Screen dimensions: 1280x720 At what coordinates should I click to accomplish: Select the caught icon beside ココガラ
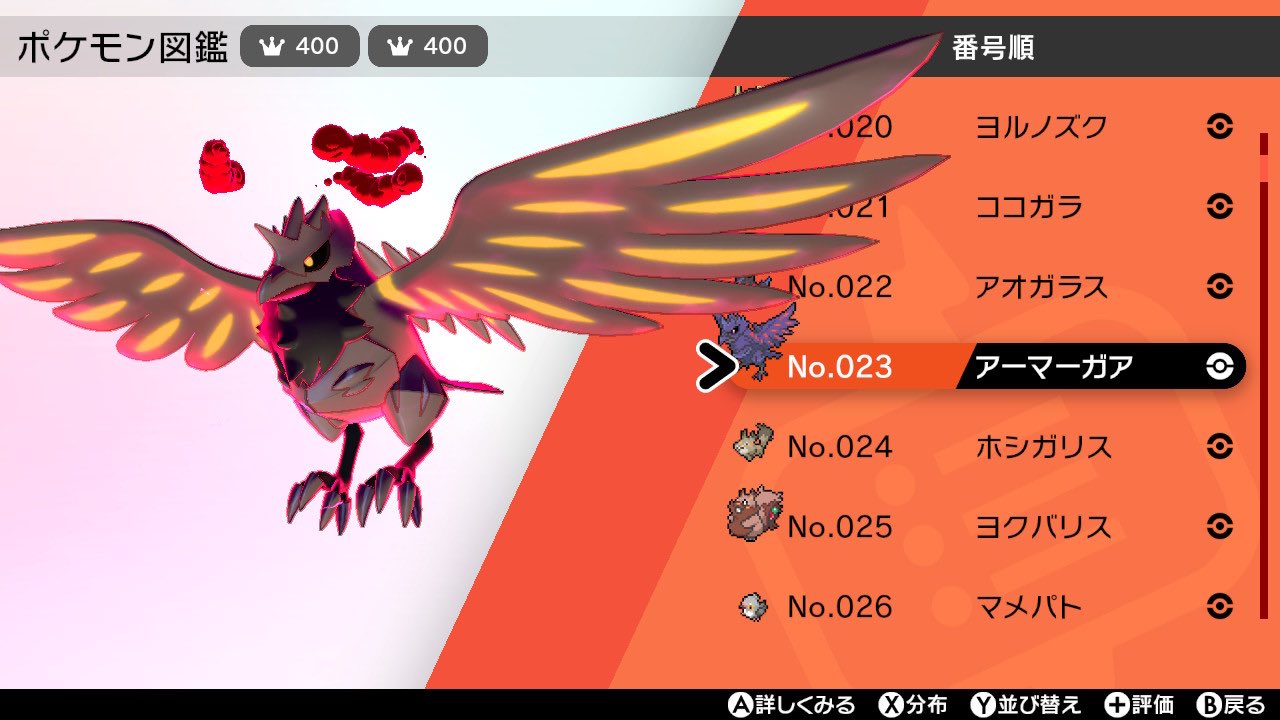click(x=1222, y=207)
